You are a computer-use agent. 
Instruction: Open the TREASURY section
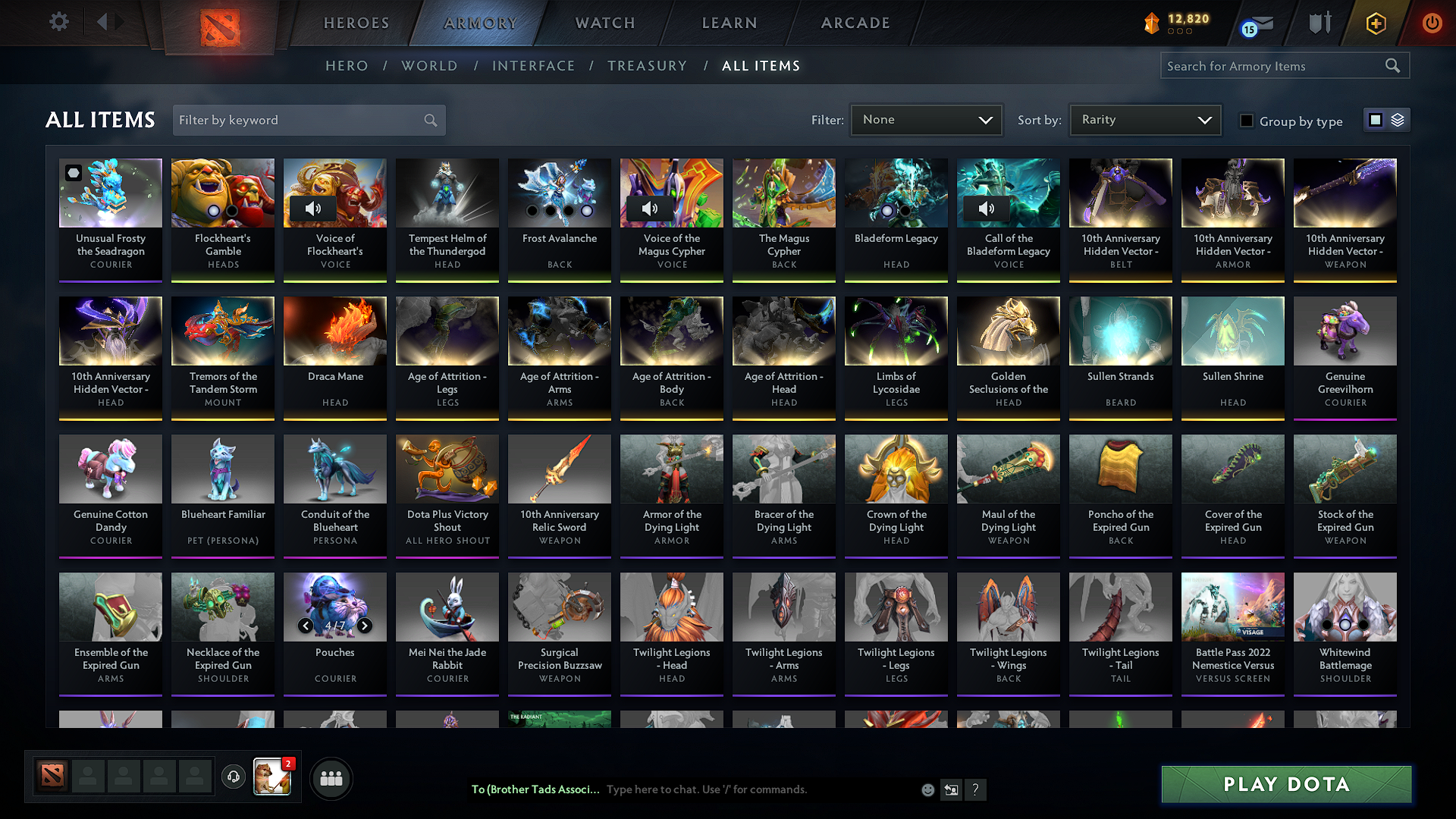point(648,66)
